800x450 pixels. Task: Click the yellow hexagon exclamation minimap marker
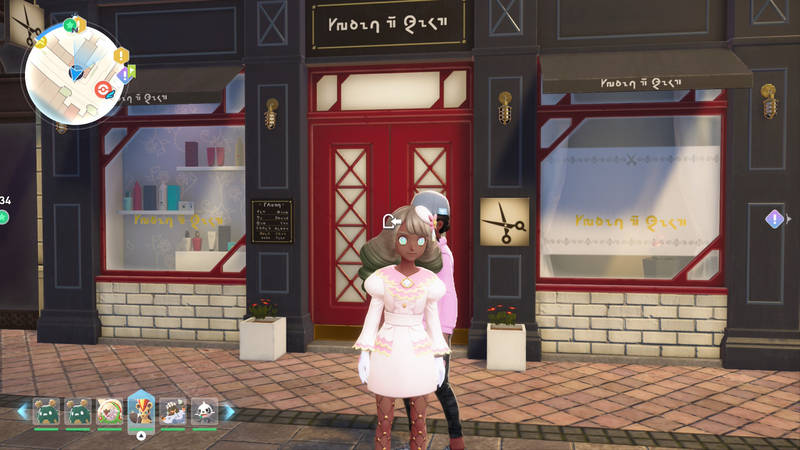pyautogui.click(x=121, y=55)
